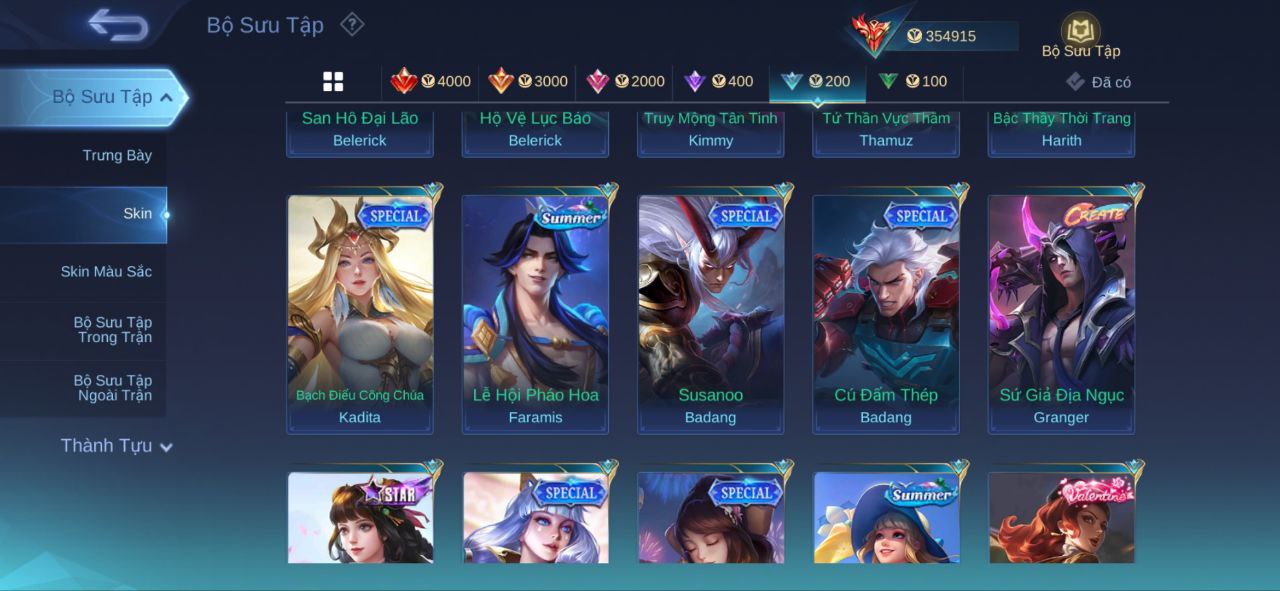Select the 100 point tier tab
The image size is (1280, 591).
[x=913, y=81]
